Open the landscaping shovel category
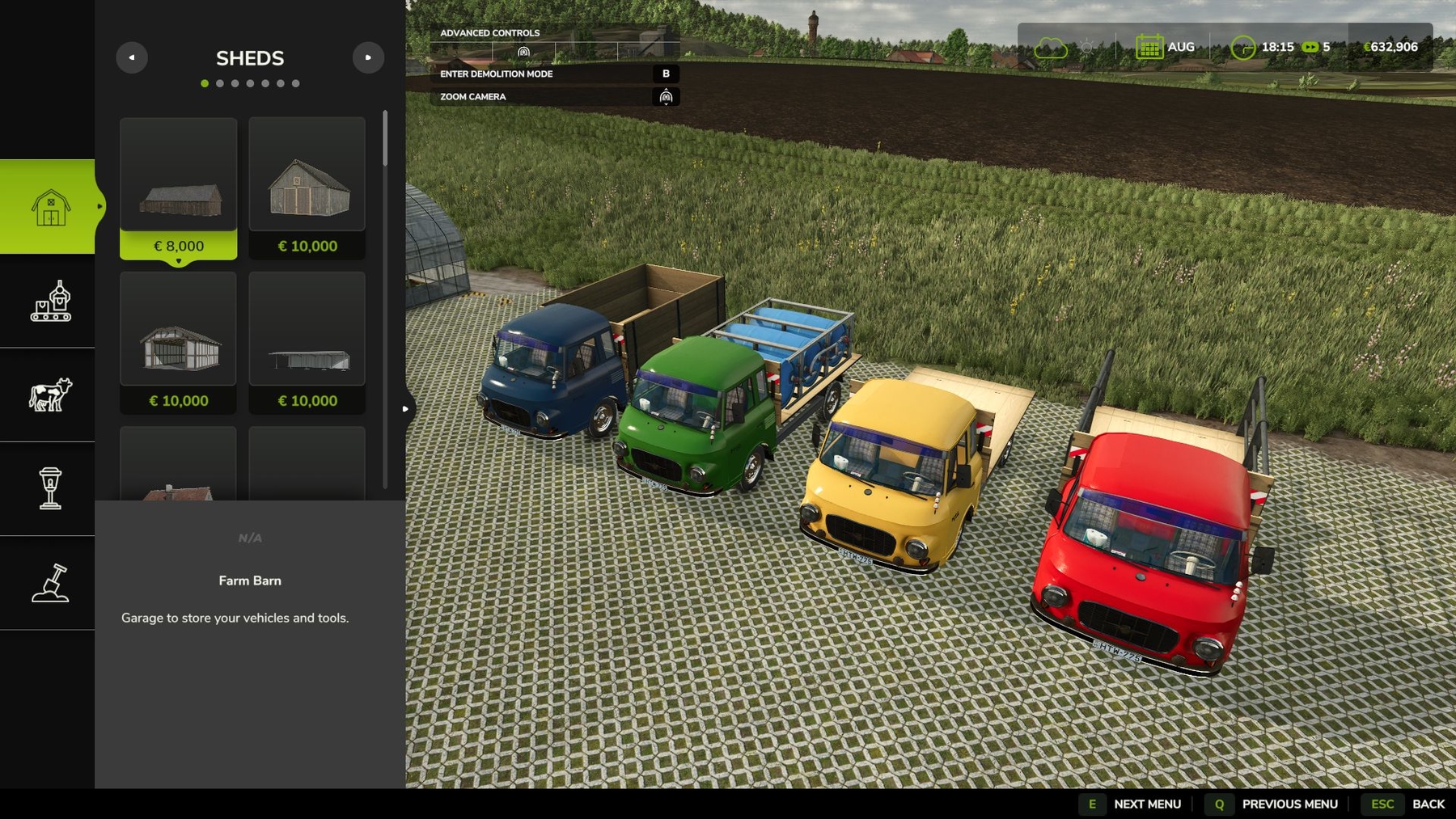 point(50,583)
